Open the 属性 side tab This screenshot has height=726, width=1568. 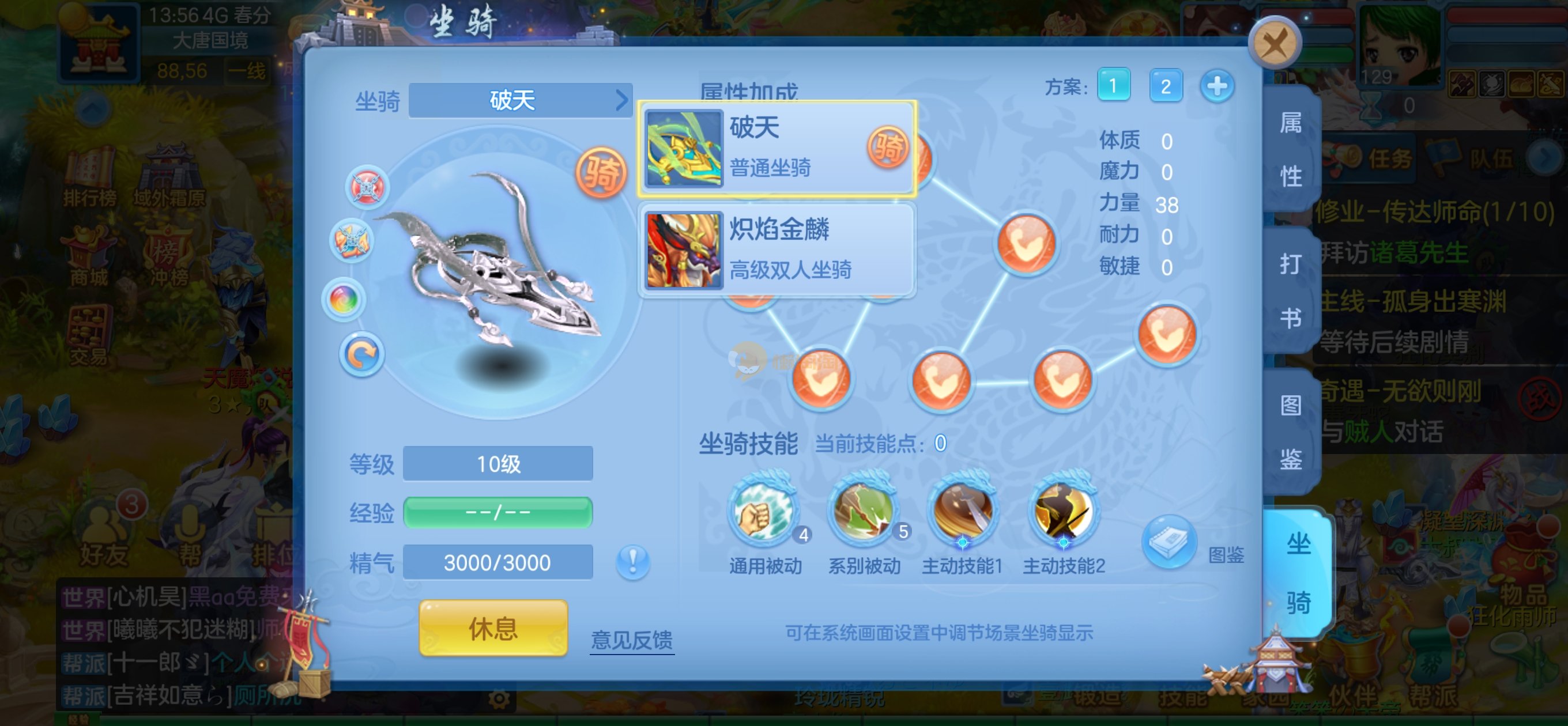pyautogui.click(x=1291, y=149)
